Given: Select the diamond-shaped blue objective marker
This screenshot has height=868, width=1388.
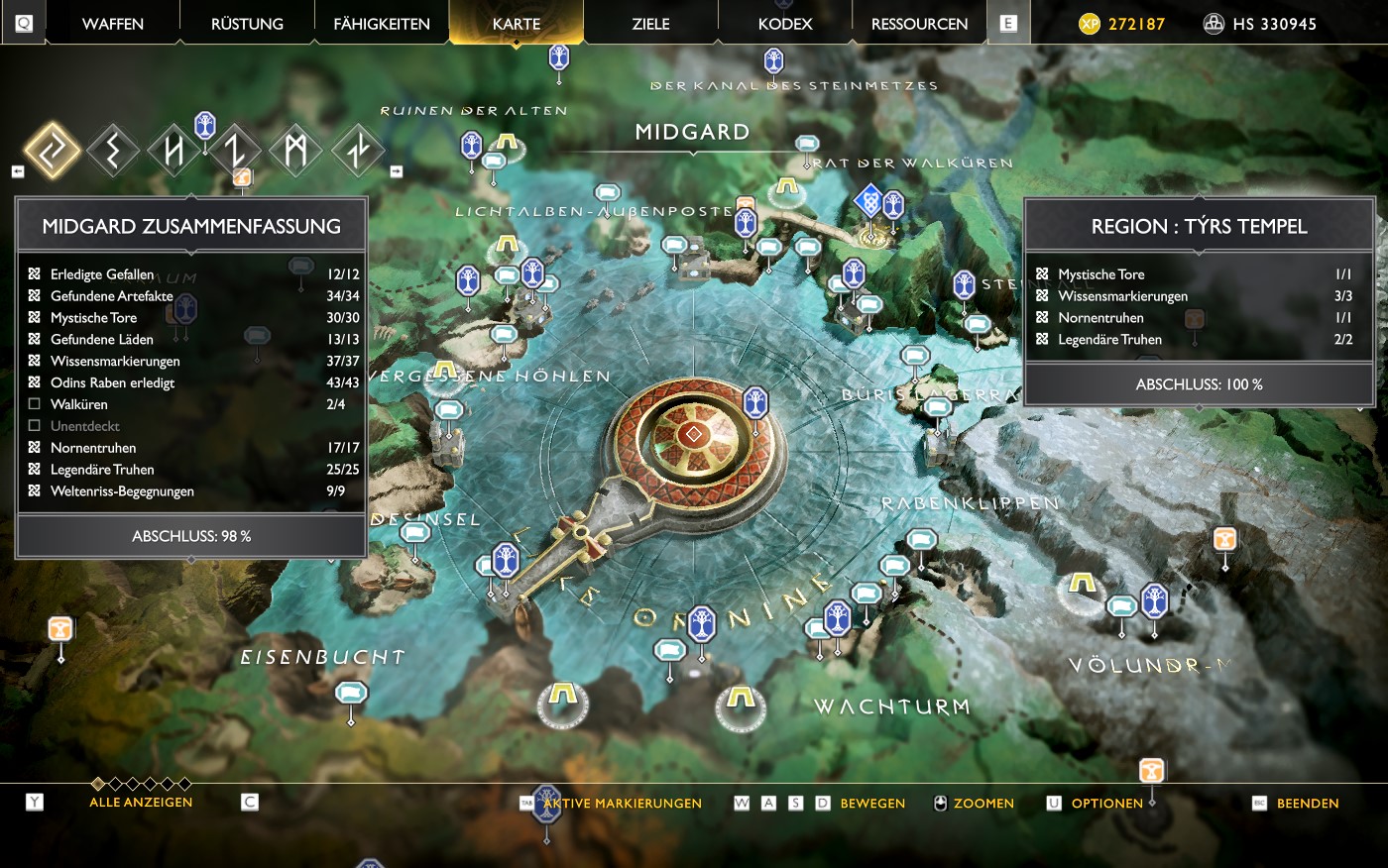Looking at the screenshot, I should [869, 202].
